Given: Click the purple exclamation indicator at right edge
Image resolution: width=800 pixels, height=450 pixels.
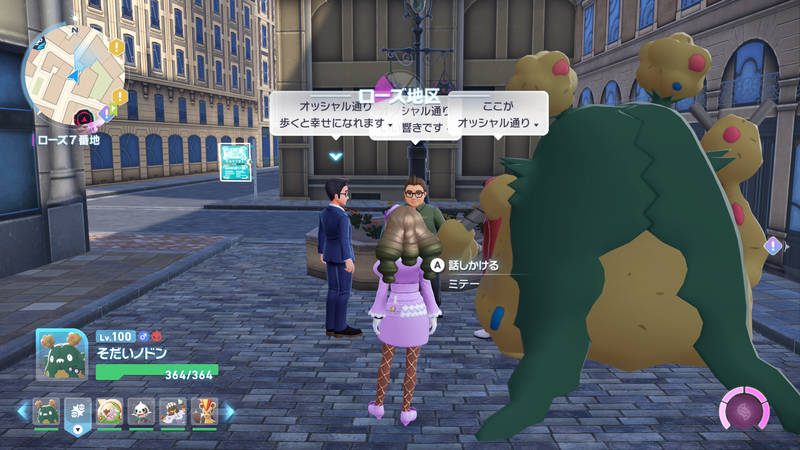Looking at the screenshot, I should [773, 245].
